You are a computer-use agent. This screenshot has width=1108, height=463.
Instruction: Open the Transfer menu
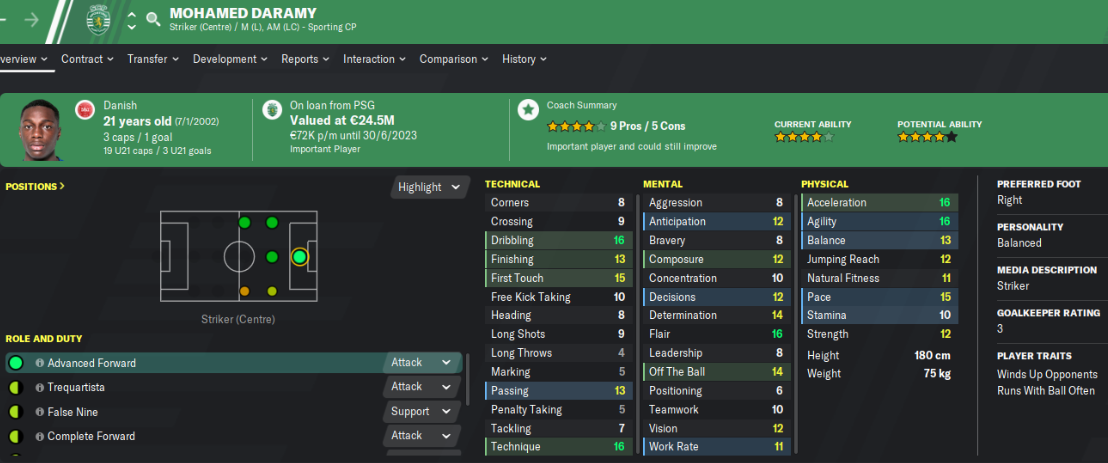152,59
